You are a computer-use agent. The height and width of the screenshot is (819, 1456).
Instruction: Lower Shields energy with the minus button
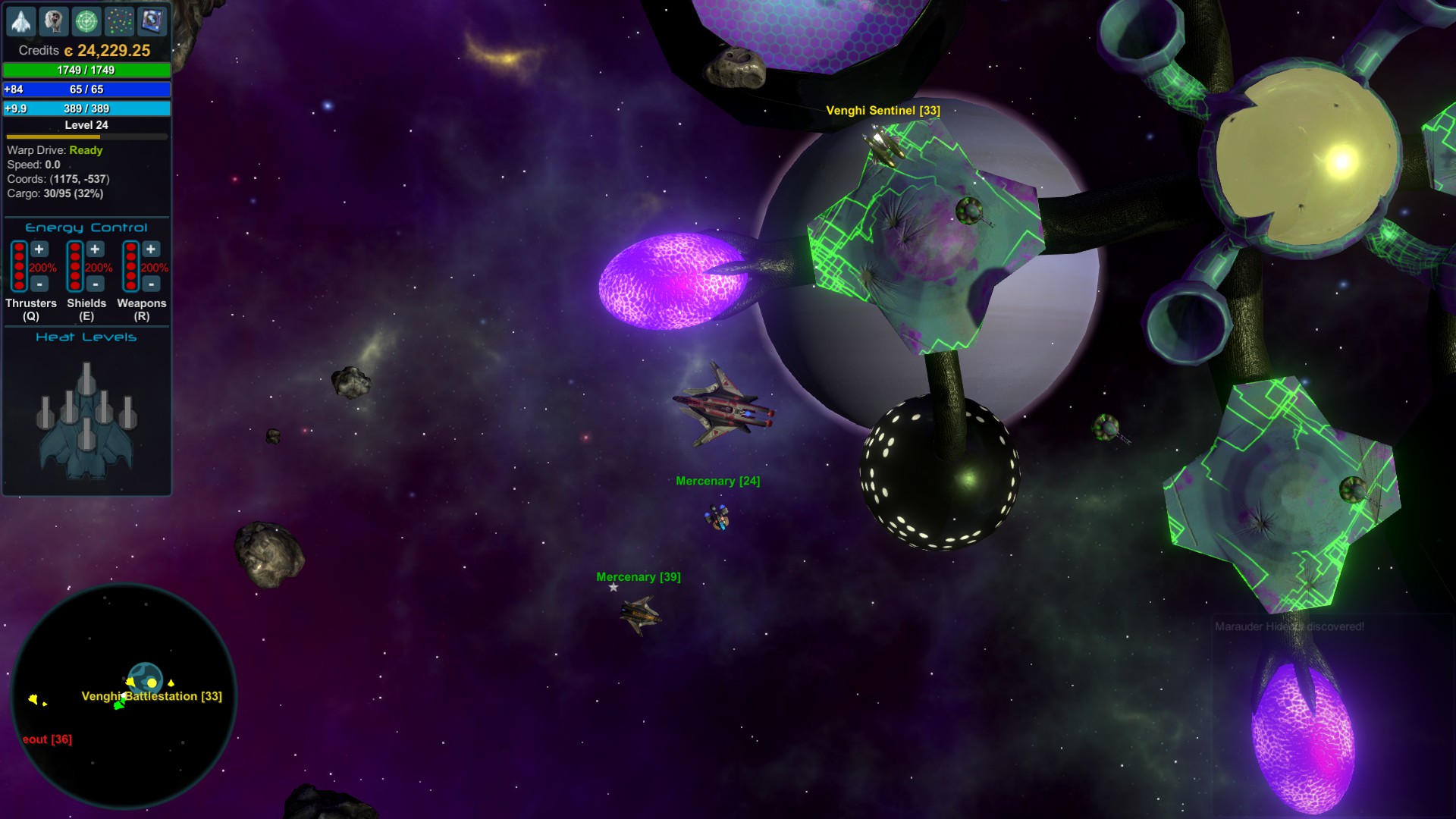[95, 284]
